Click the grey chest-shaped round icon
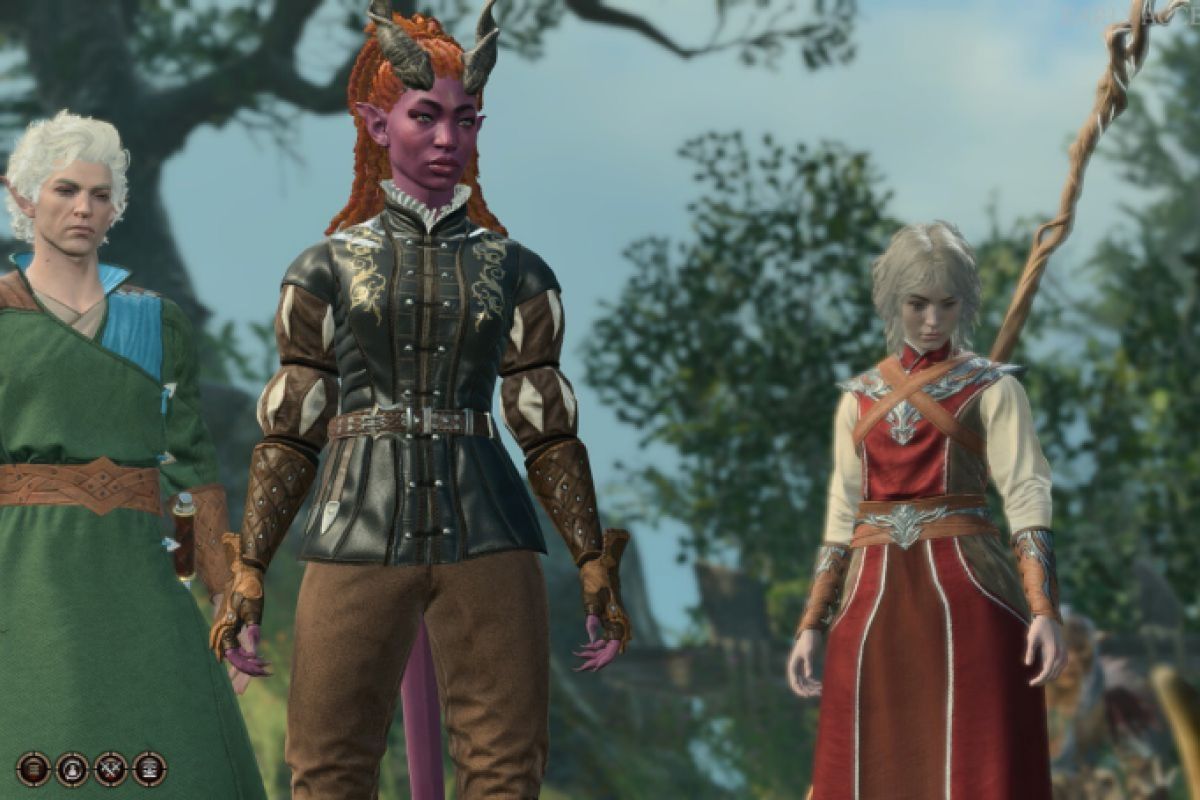Viewport: 1200px width, 800px height. (x=149, y=769)
